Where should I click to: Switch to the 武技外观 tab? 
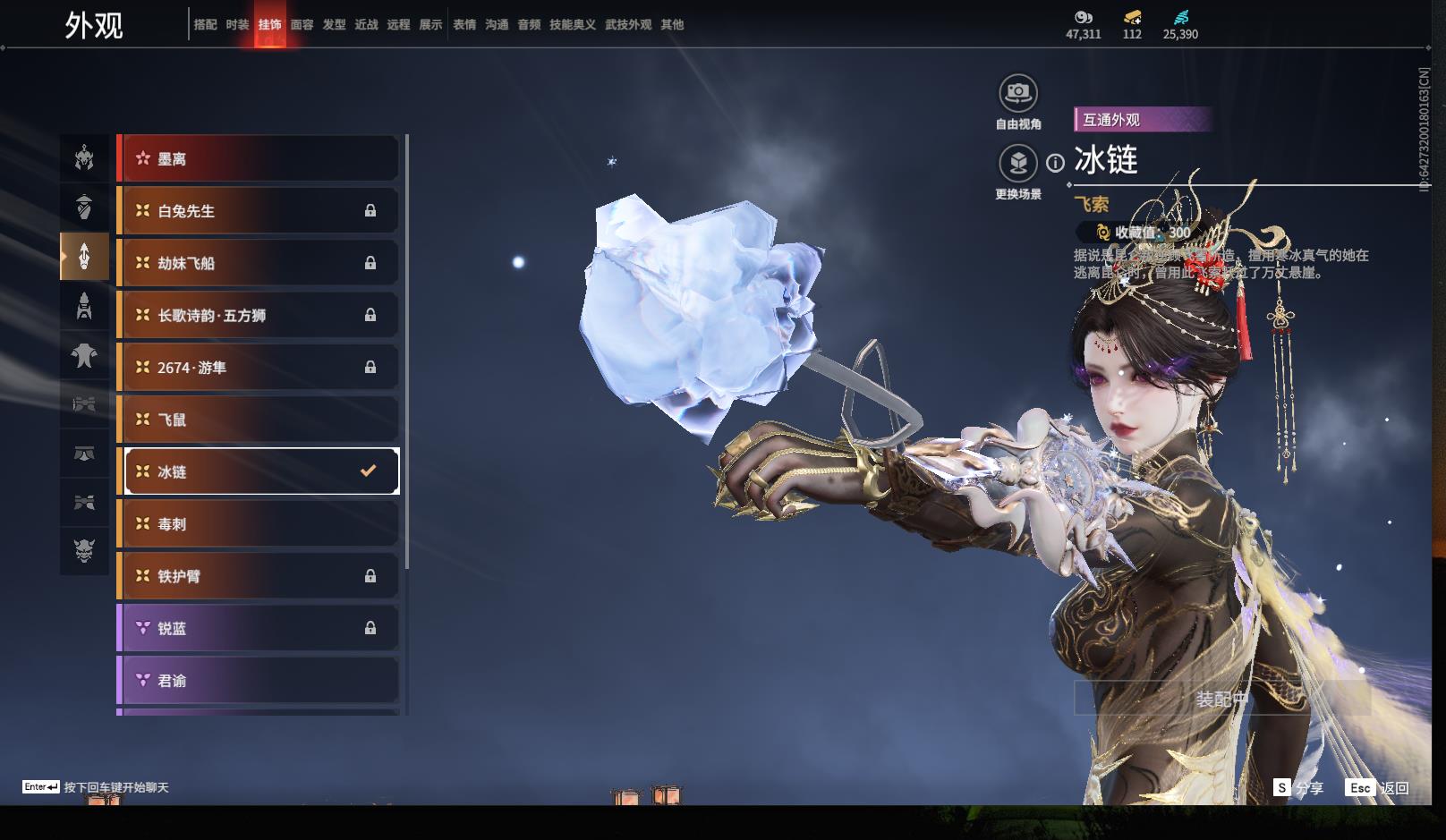(x=627, y=25)
